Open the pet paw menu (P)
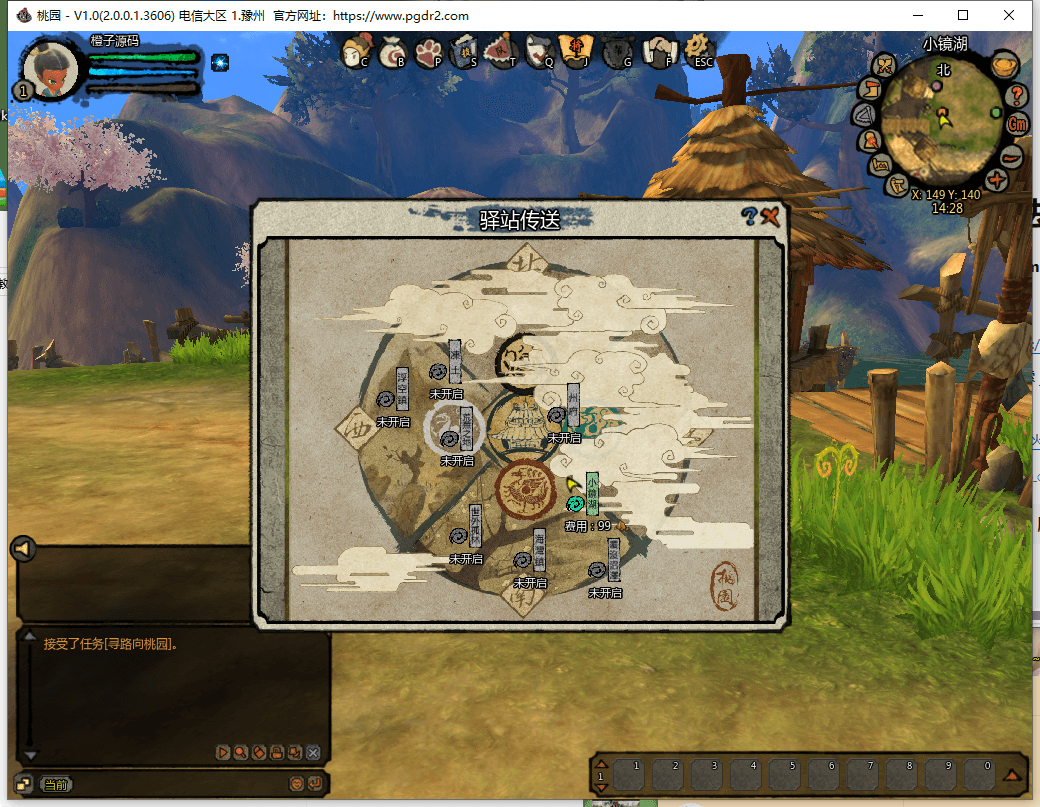 [x=429, y=51]
